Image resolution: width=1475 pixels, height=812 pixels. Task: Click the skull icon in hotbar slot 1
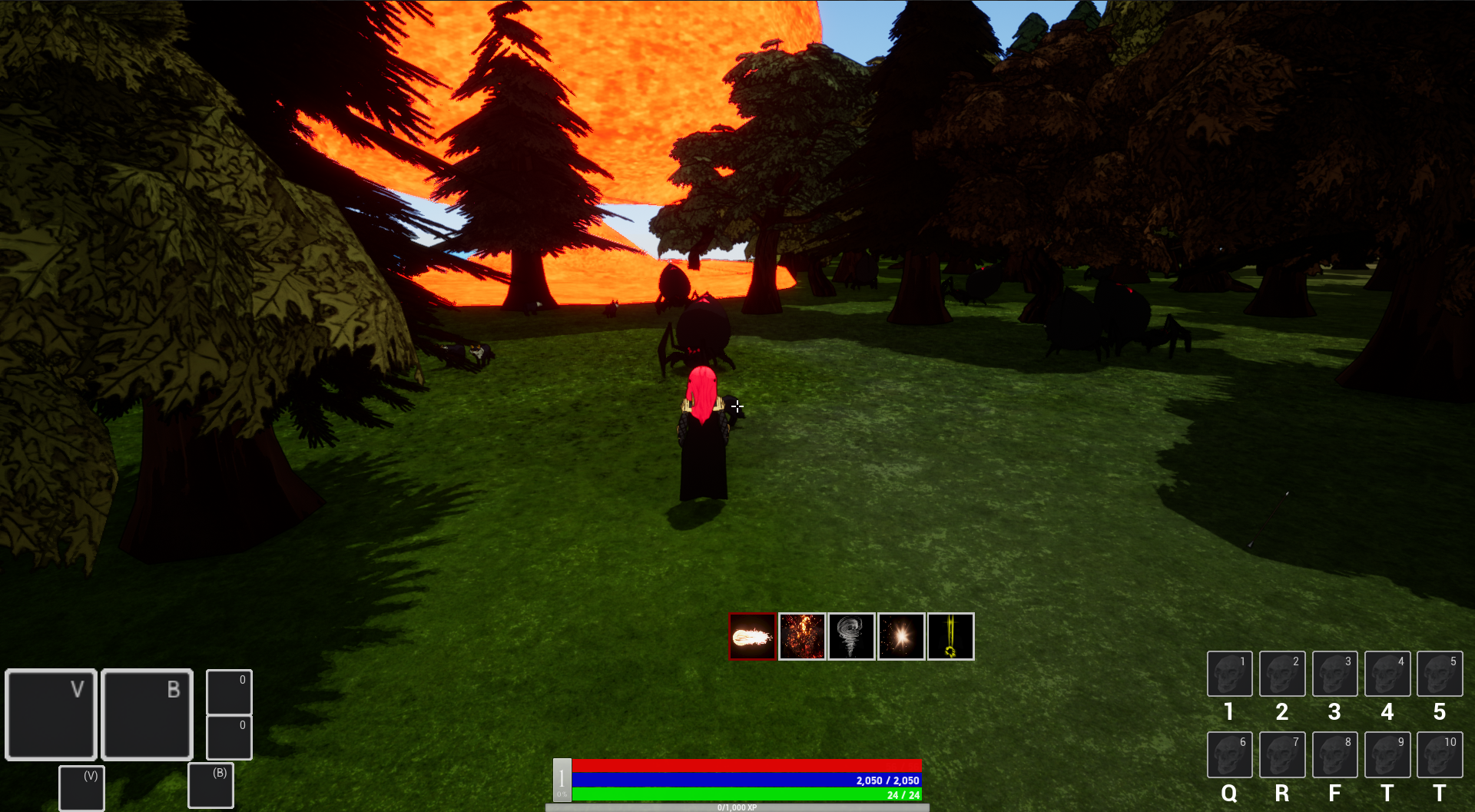1230,674
